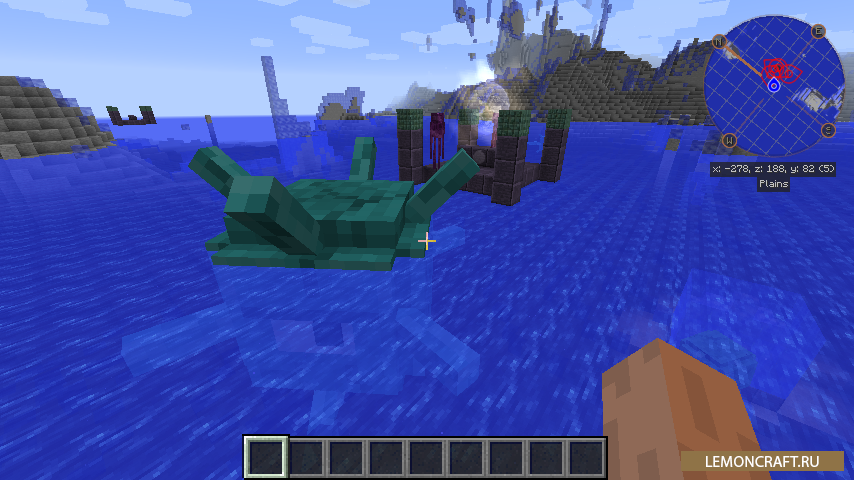The image size is (854, 480).
Task: Click the LEMONCRAFT.RU watermark
Action: pos(763,461)
